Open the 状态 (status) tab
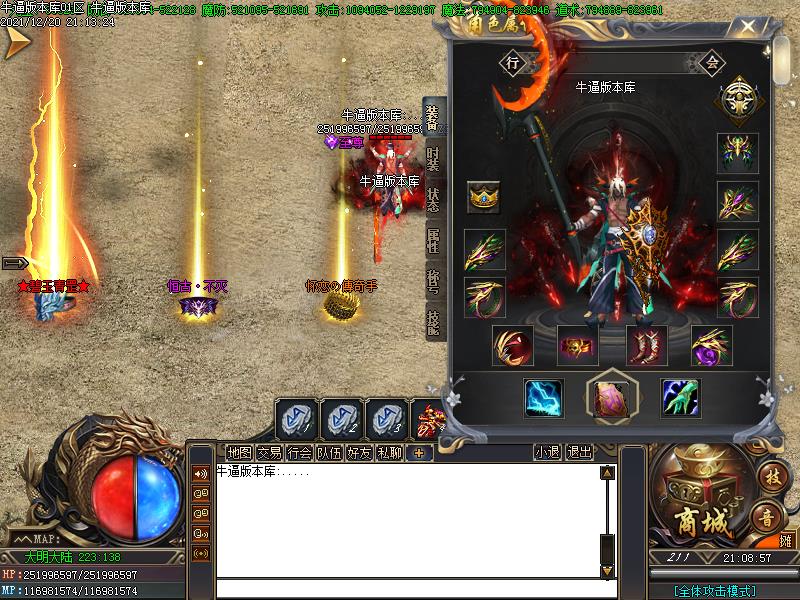Screen dimensions: 800x600 click(x=433, y=200)
